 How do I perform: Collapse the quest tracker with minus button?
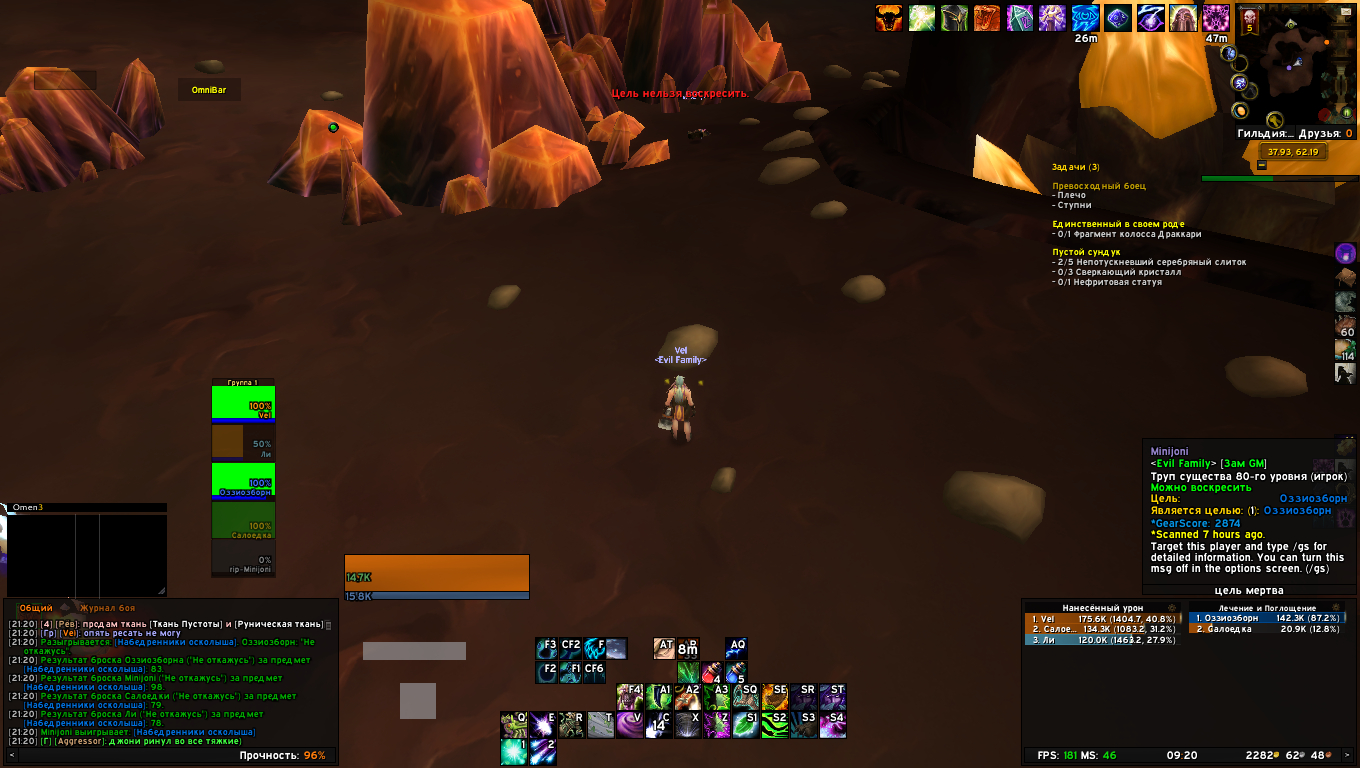click(x=1262, y=165)
